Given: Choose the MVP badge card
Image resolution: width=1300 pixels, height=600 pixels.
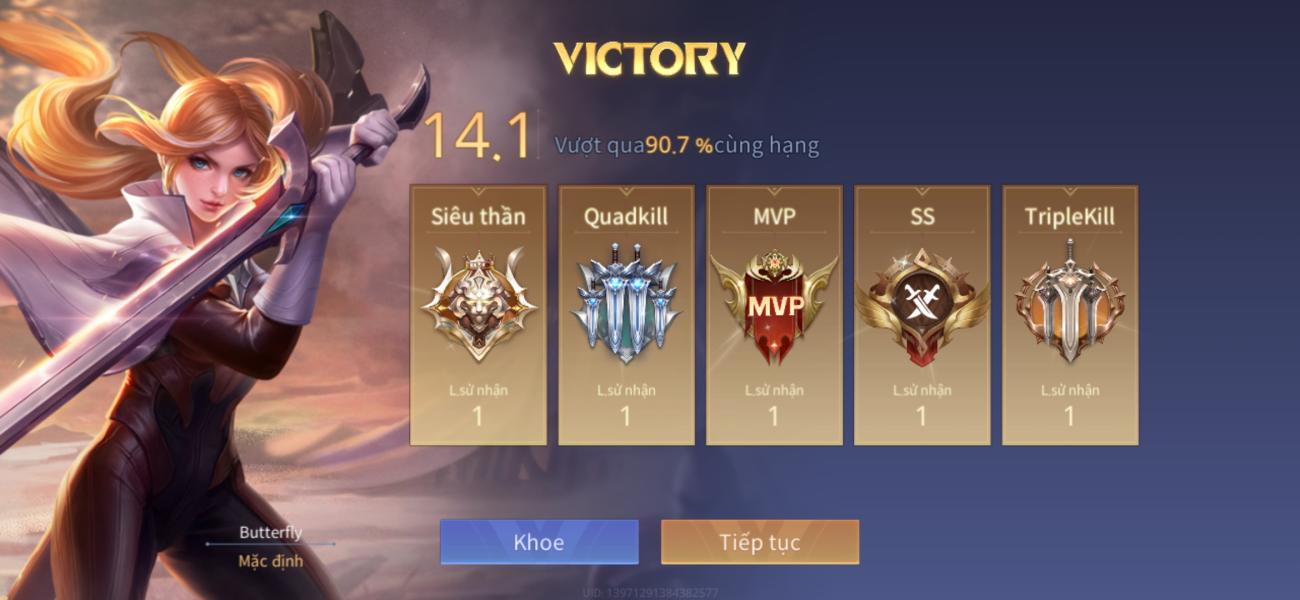Looking at the screenshot, I should (774, 315).
